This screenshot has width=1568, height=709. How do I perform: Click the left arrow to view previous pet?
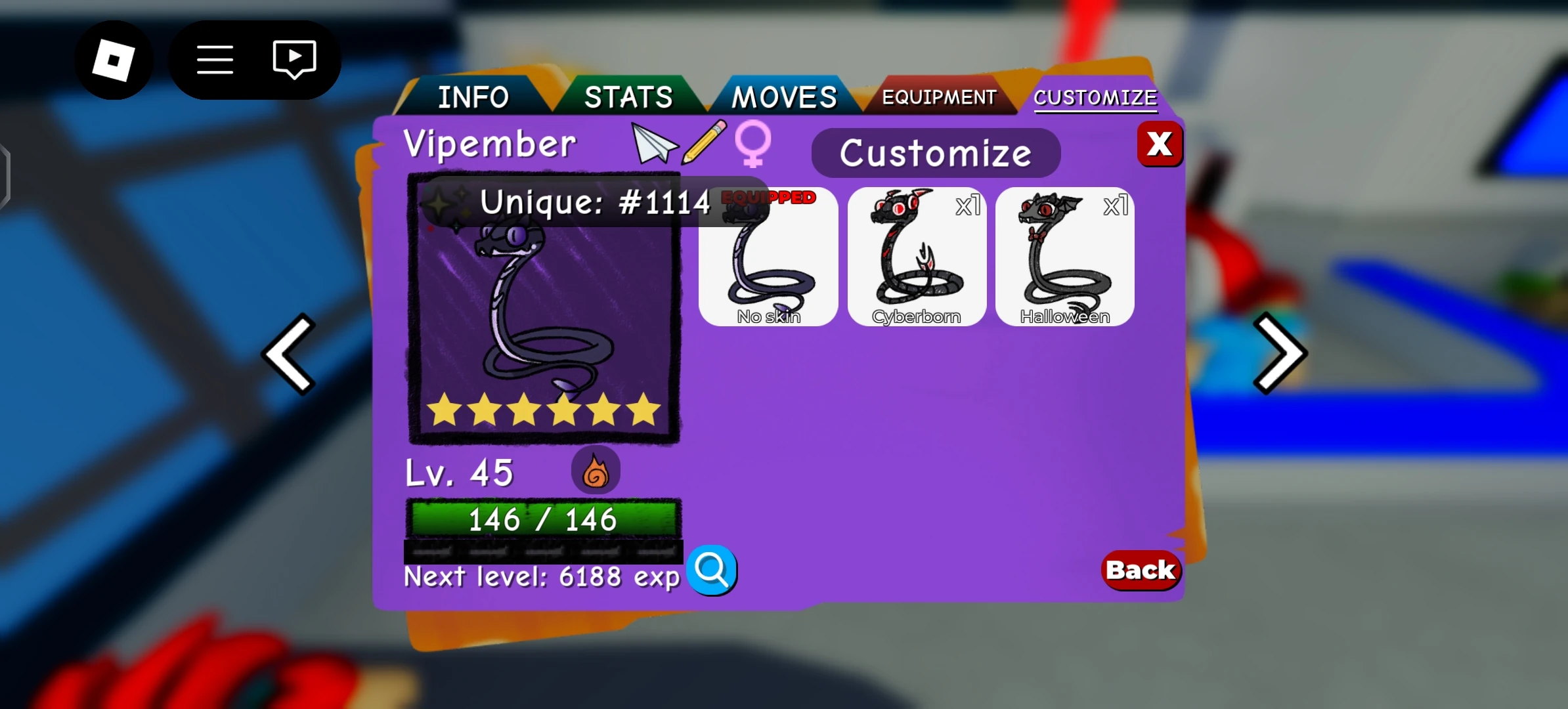(290, 354)
